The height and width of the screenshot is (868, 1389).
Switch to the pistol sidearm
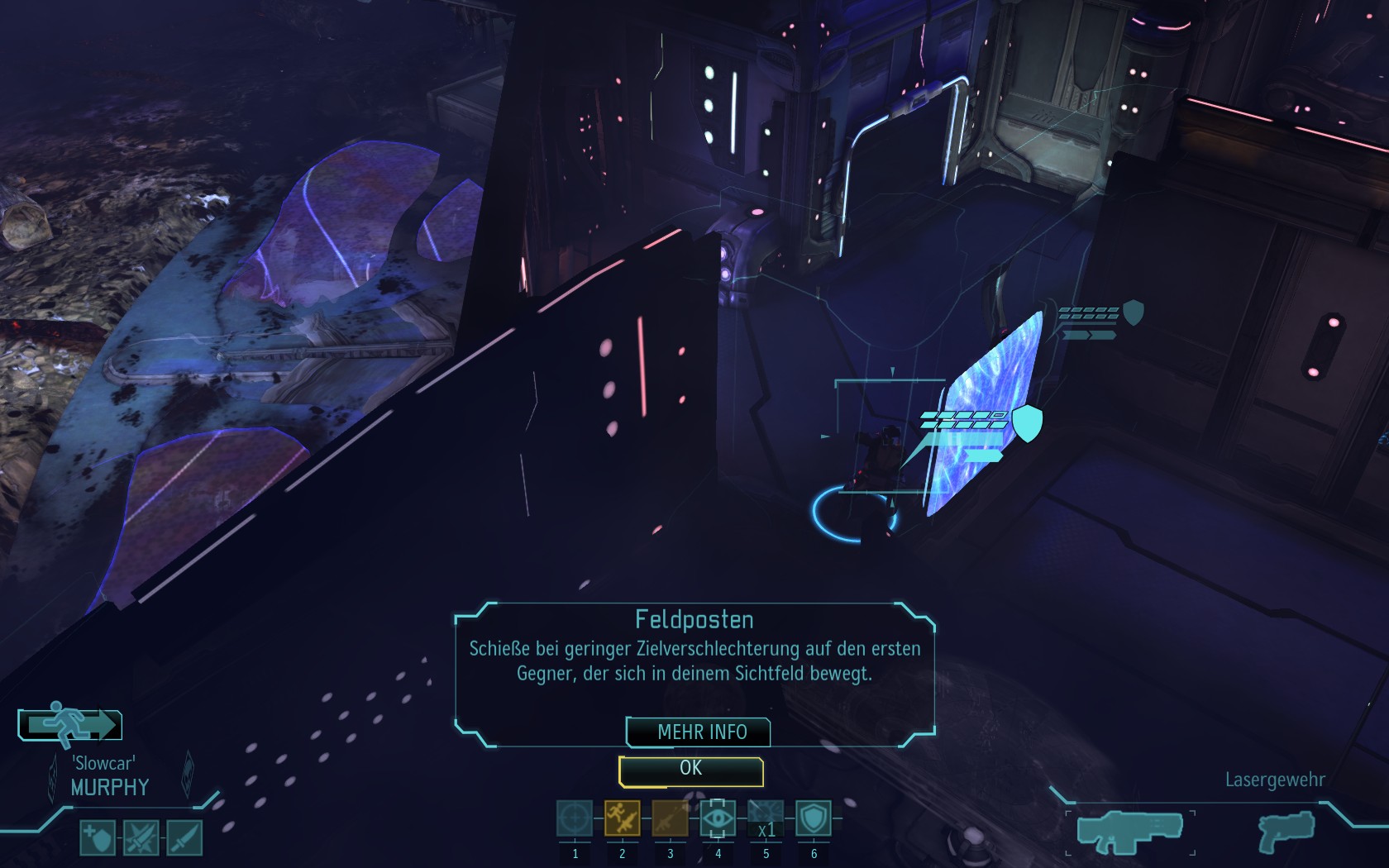tap(1285, 832)
